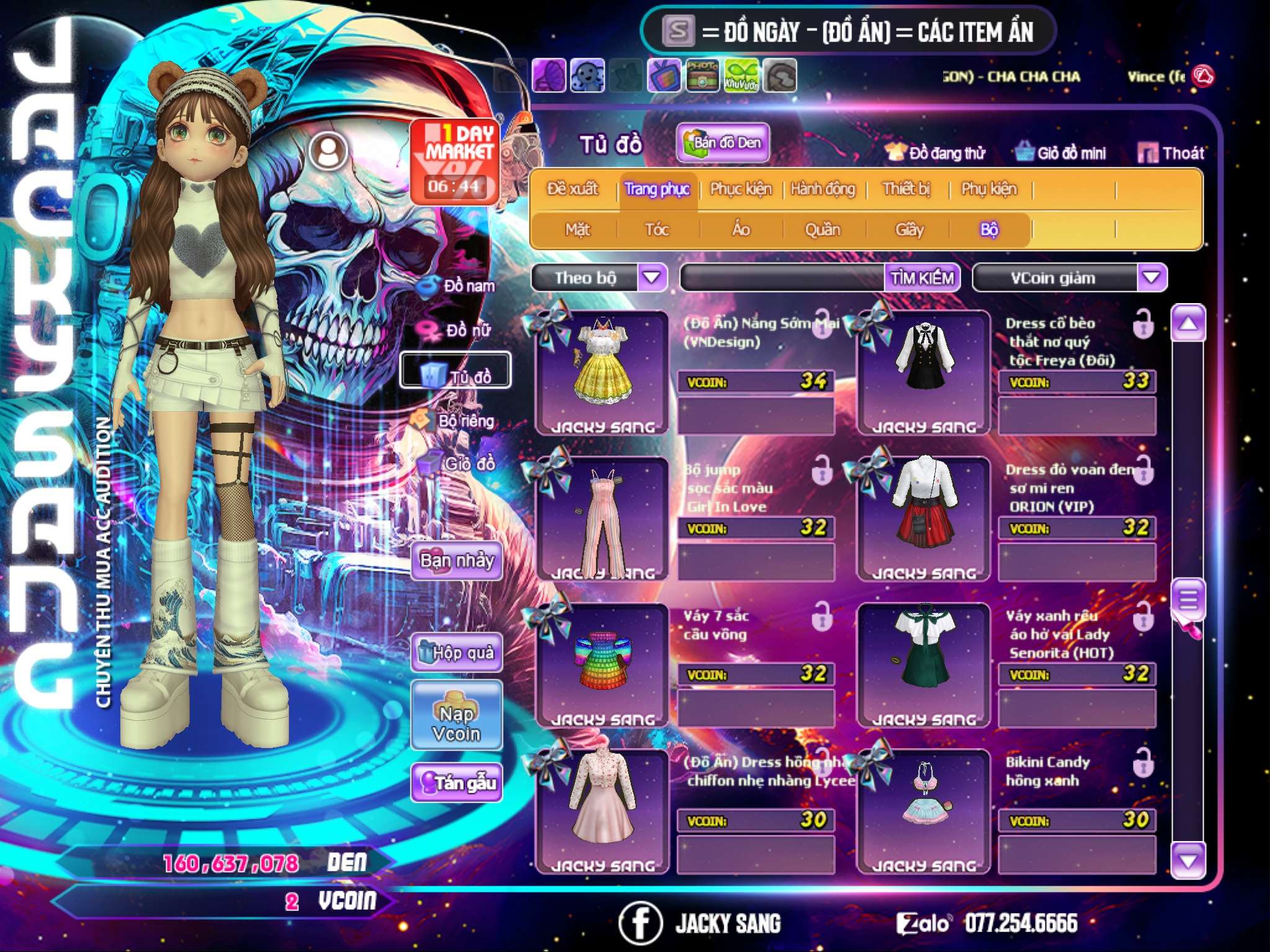The image size is (1270, 952).
Task: Switch to the Phục kiện tab
Action: 740,189
